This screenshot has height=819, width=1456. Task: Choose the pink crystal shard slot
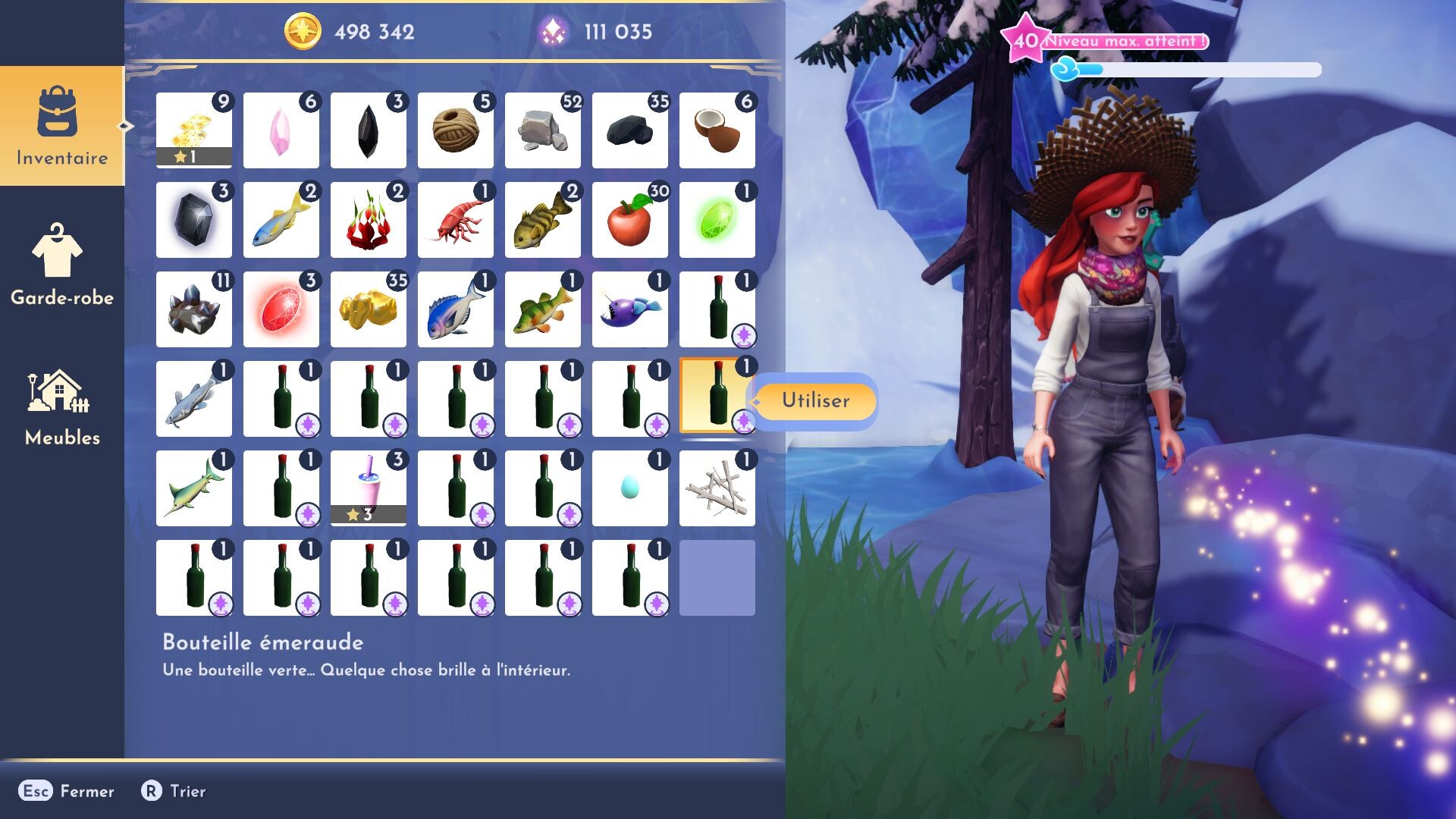point(281,130)
